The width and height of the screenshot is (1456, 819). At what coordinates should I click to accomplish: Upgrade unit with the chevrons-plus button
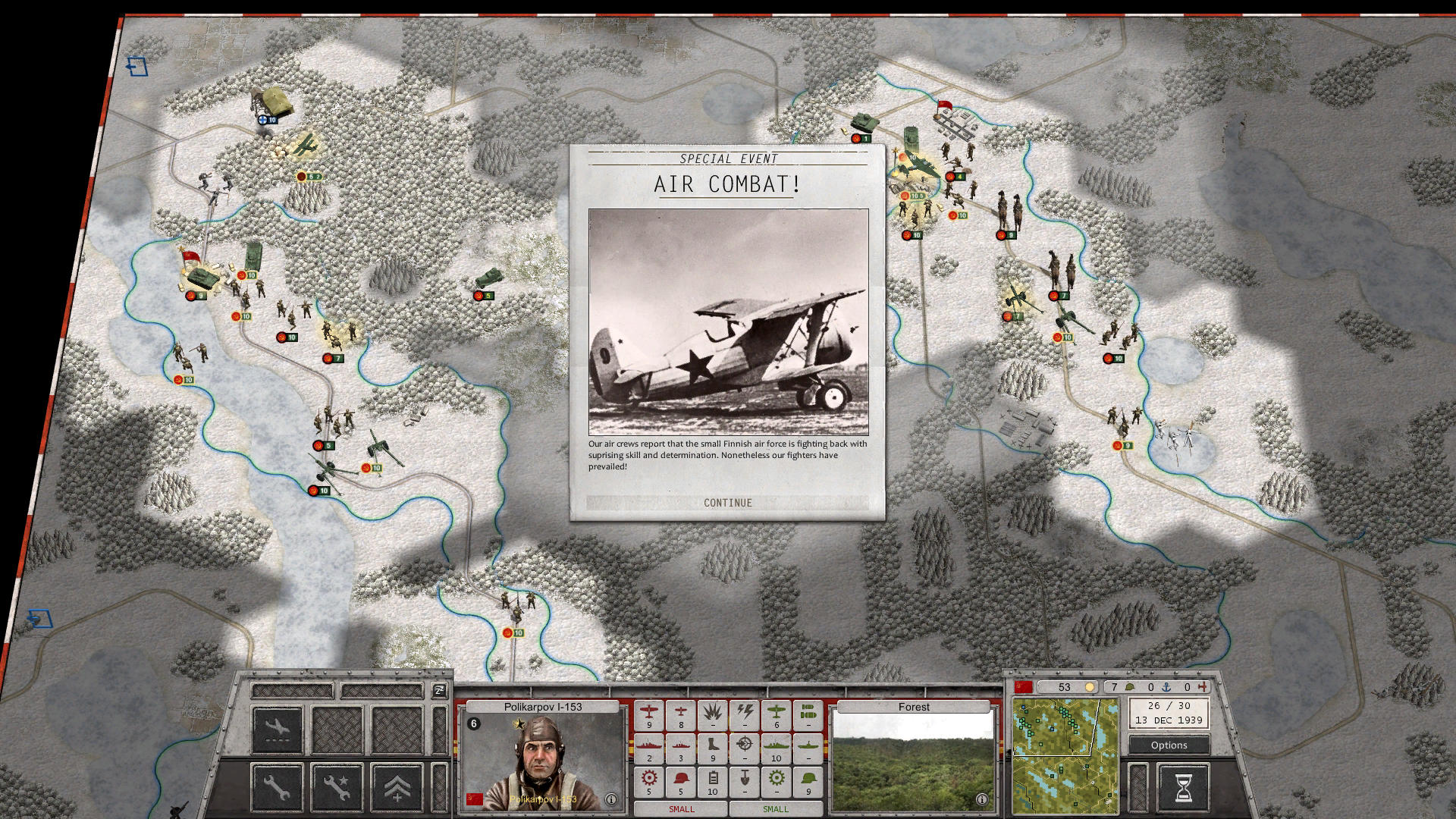pyautogui.click(x=397, y=788)
